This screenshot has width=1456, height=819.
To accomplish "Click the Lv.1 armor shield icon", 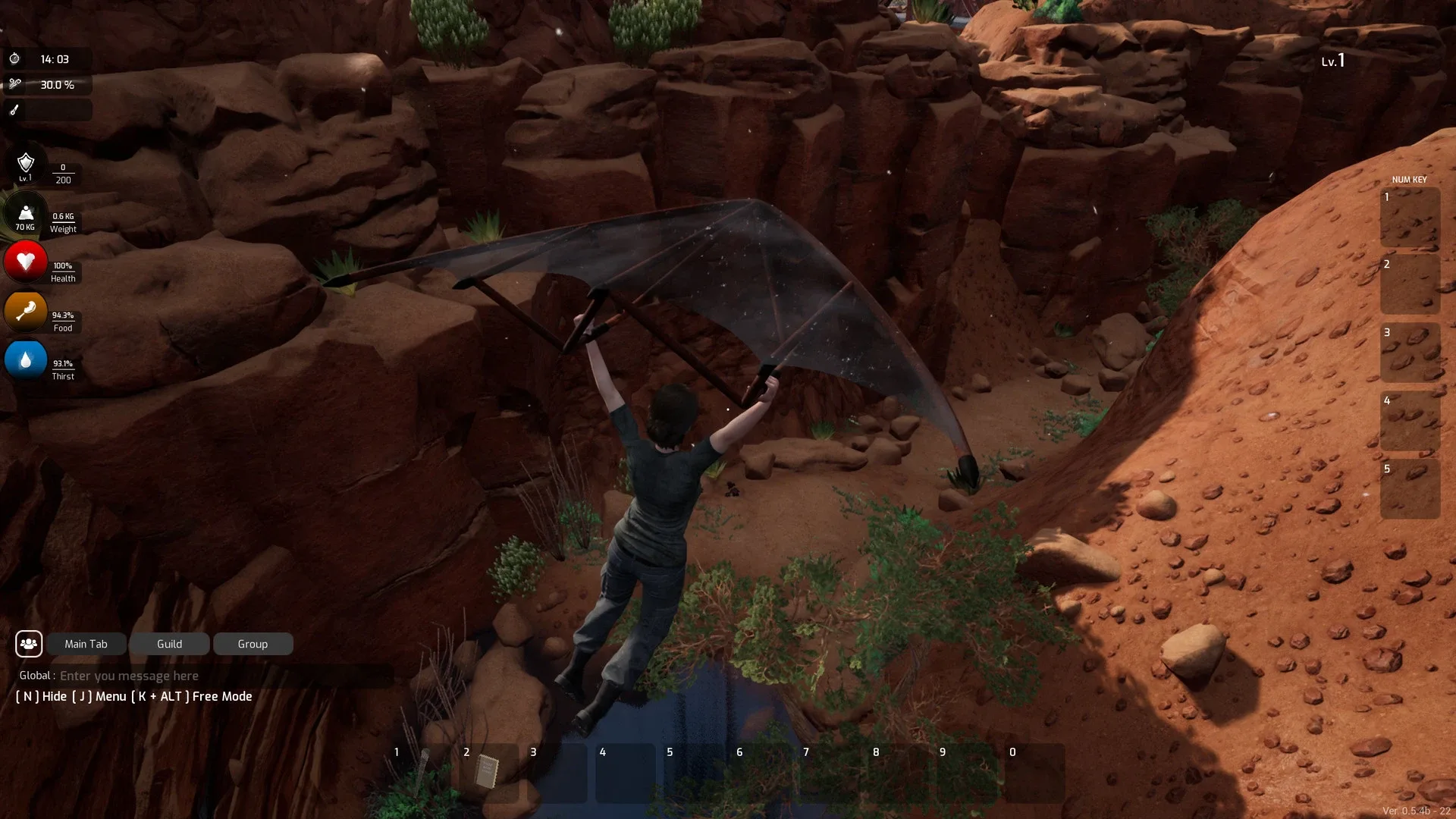I will pos(26,165).
